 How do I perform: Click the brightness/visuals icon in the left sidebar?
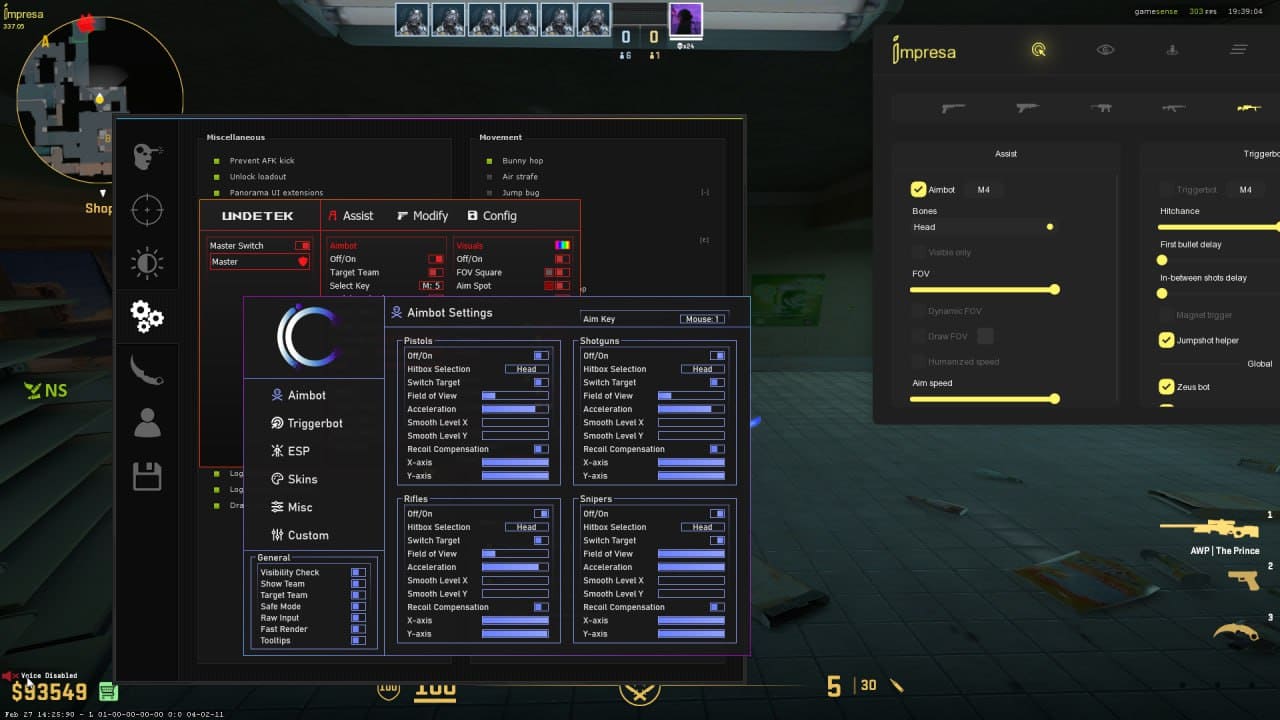(148, 263)
